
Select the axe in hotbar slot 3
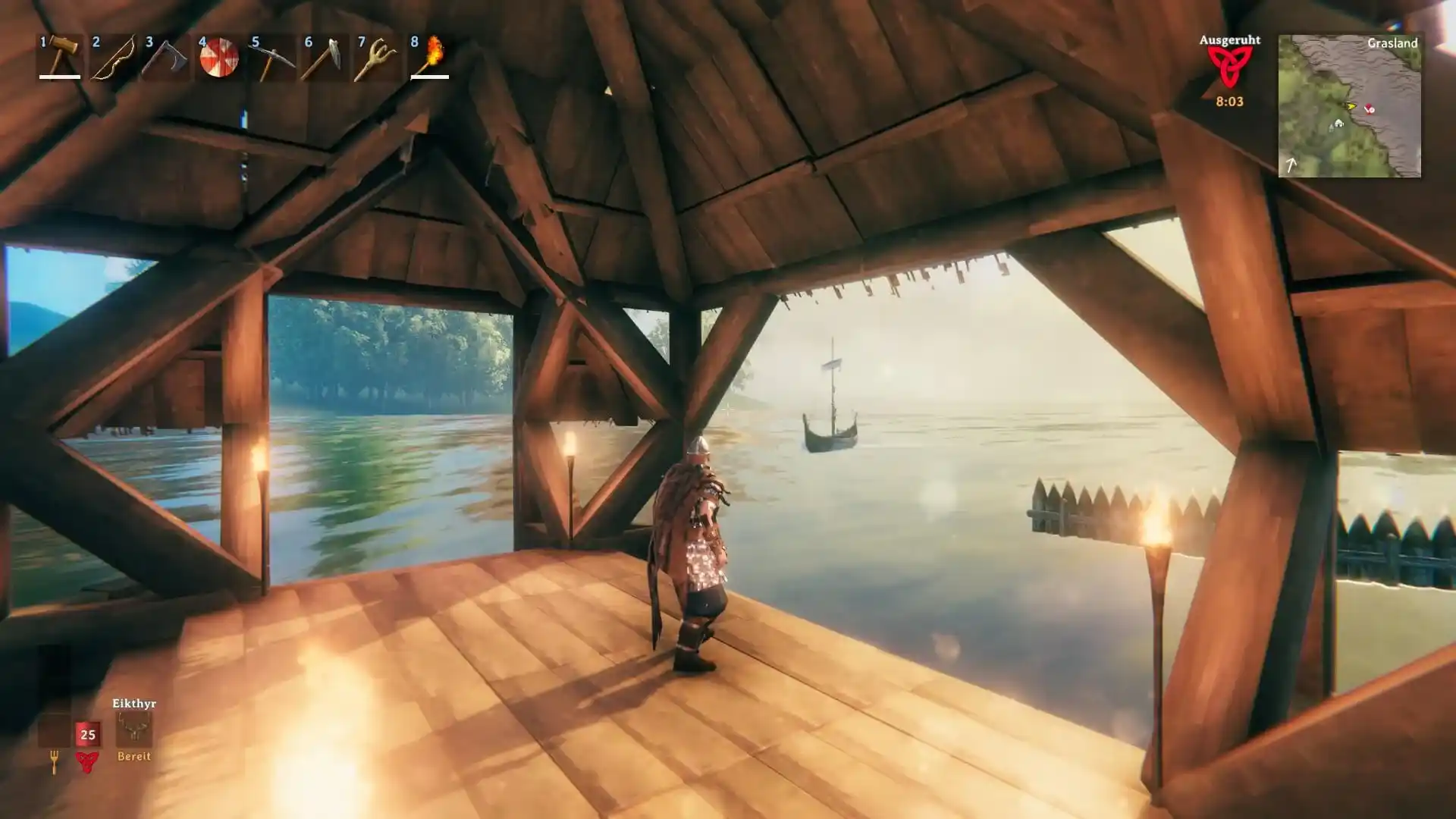click(x=166, y=57)
